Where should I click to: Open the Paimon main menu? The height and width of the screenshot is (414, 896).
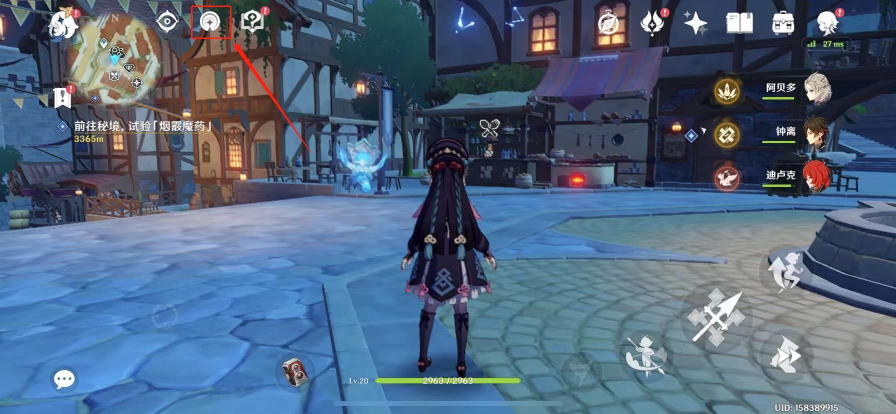tap(65, 22)
